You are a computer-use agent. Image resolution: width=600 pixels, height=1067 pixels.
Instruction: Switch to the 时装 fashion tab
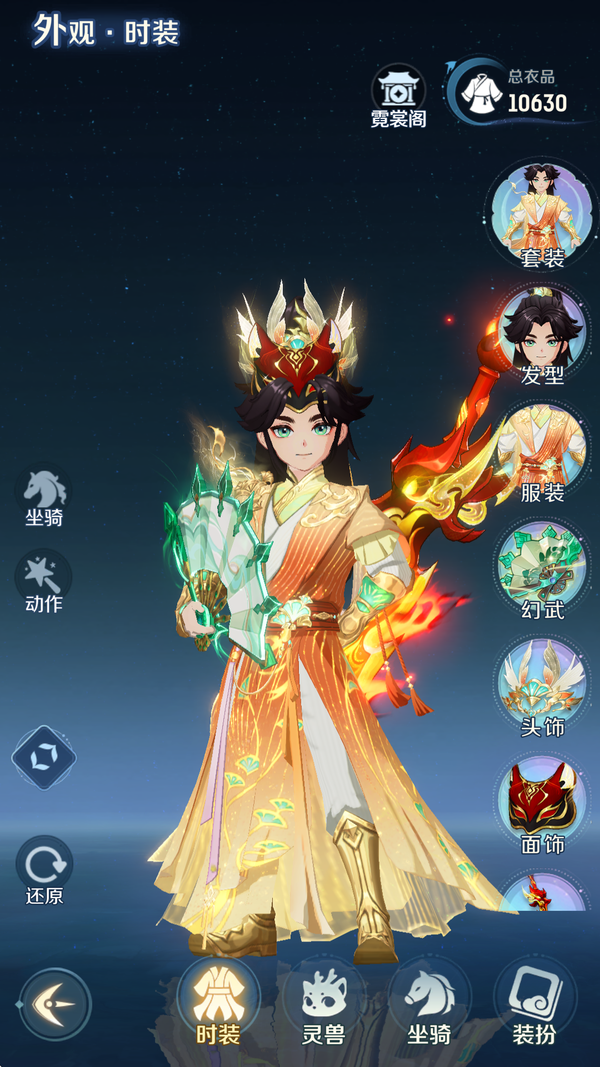pyautogui.click(x=217, y=1002)
